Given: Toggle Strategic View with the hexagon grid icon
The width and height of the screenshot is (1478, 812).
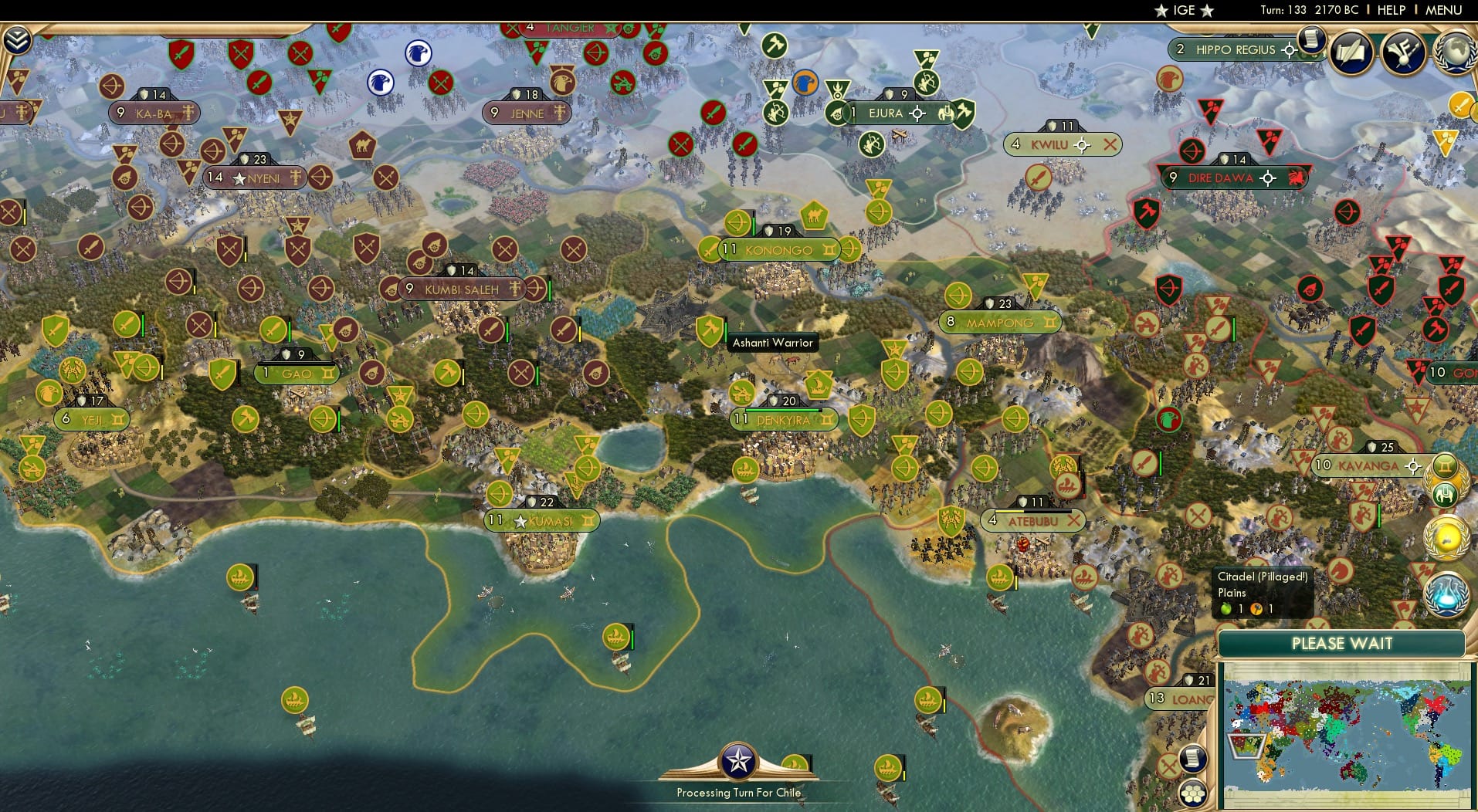Looking at the screenshot, I should [x=1193, y=793].
